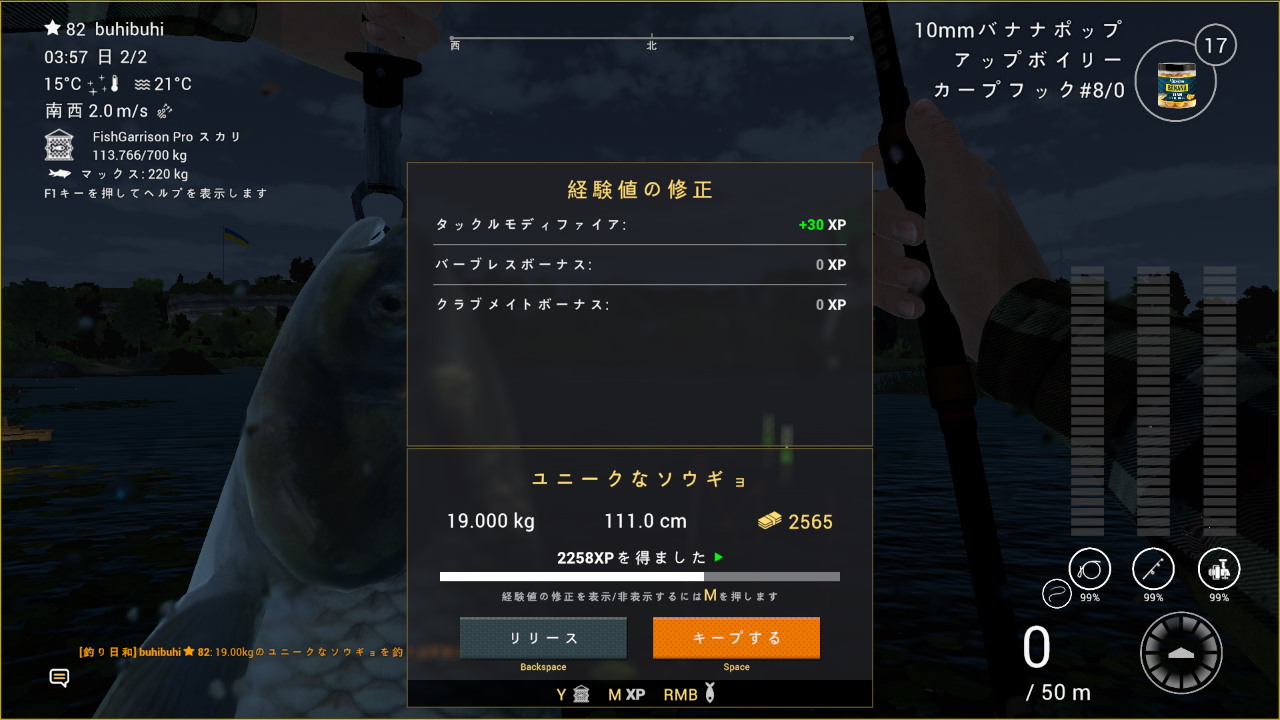Click the fish icon beside RMB prompt

pos(709,693)
